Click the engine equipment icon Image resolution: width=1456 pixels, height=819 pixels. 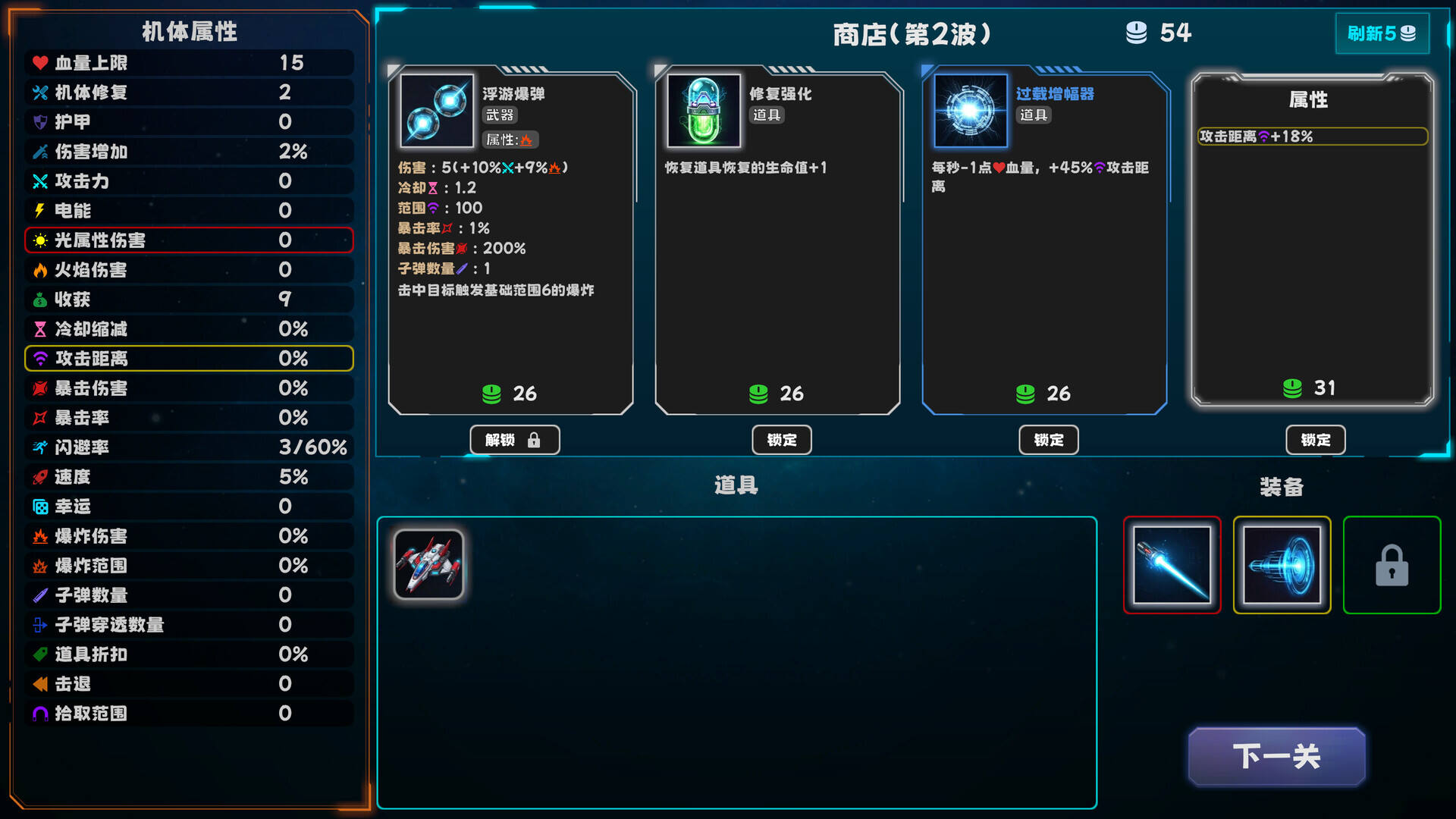1283,565
